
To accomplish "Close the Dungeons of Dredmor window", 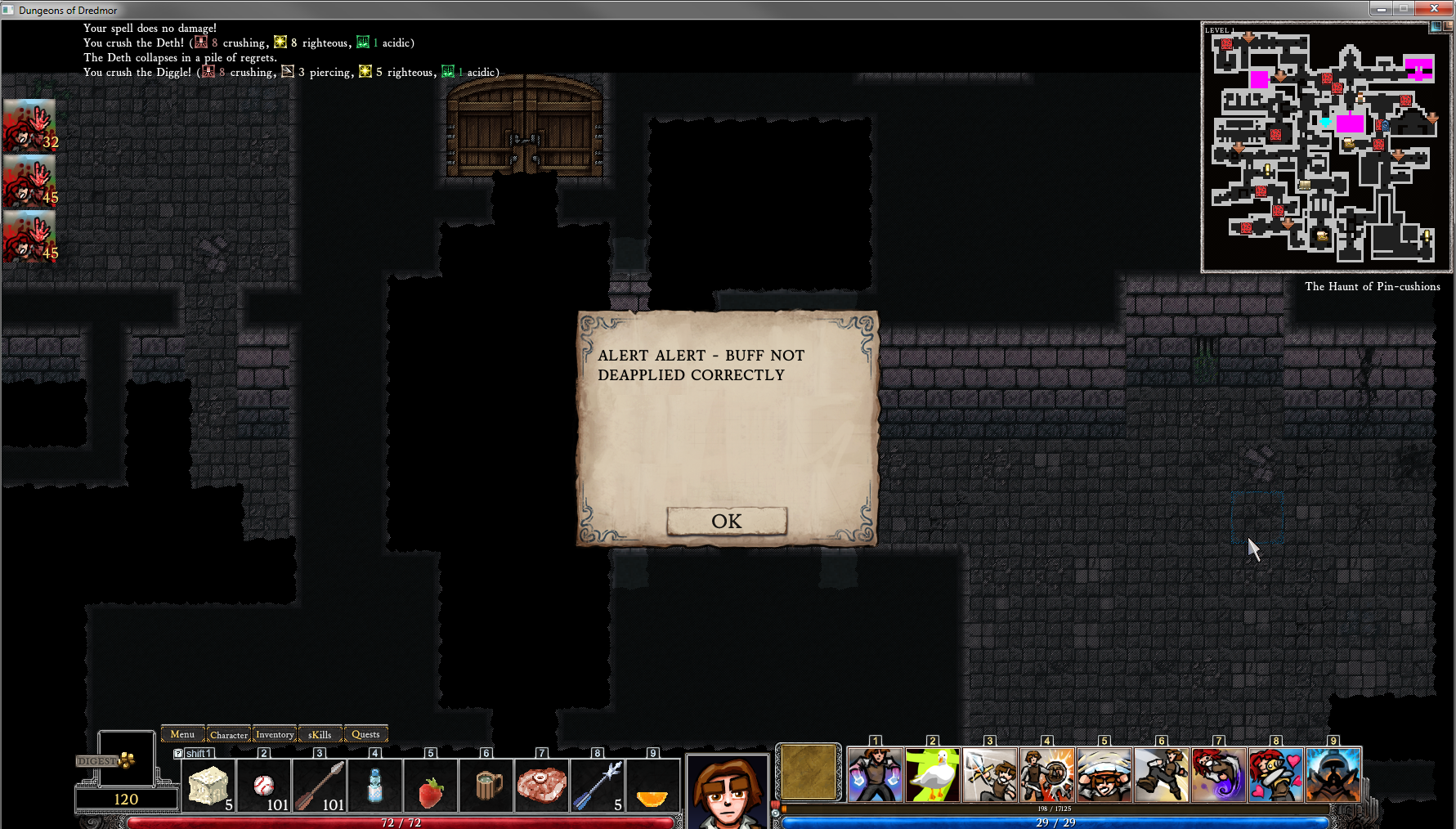I will point(1434,9).
